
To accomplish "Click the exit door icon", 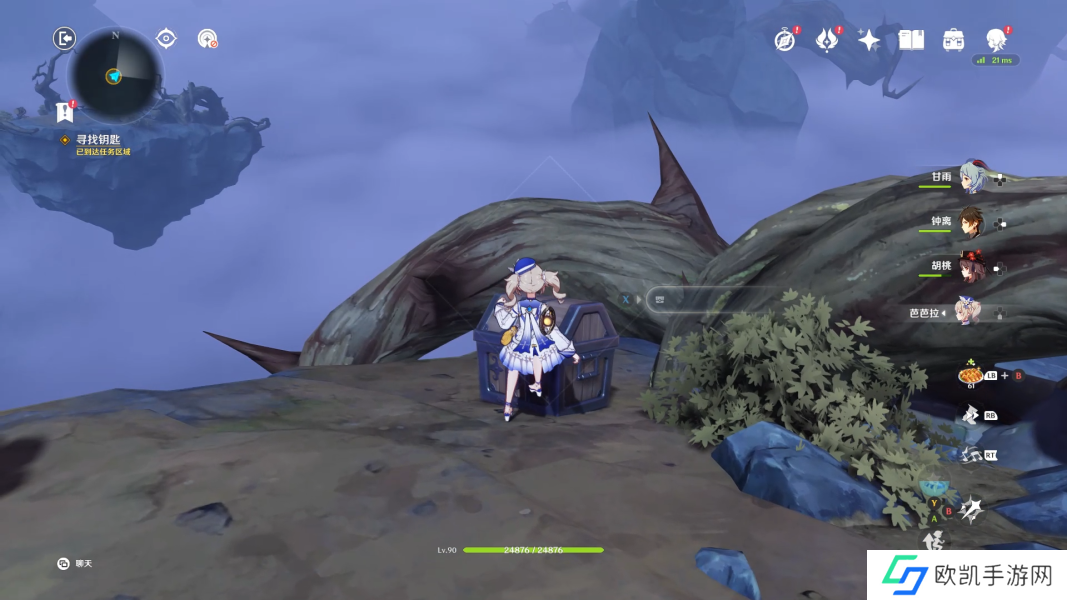I will click(64, 39).
